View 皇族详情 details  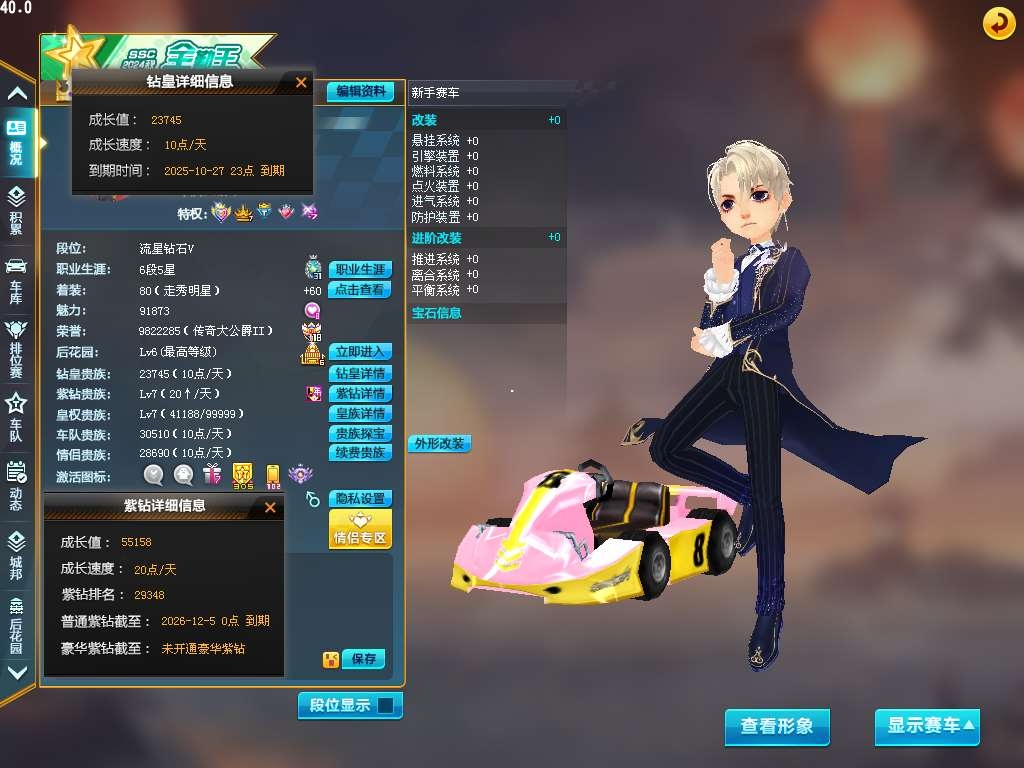tap(359, 414)
